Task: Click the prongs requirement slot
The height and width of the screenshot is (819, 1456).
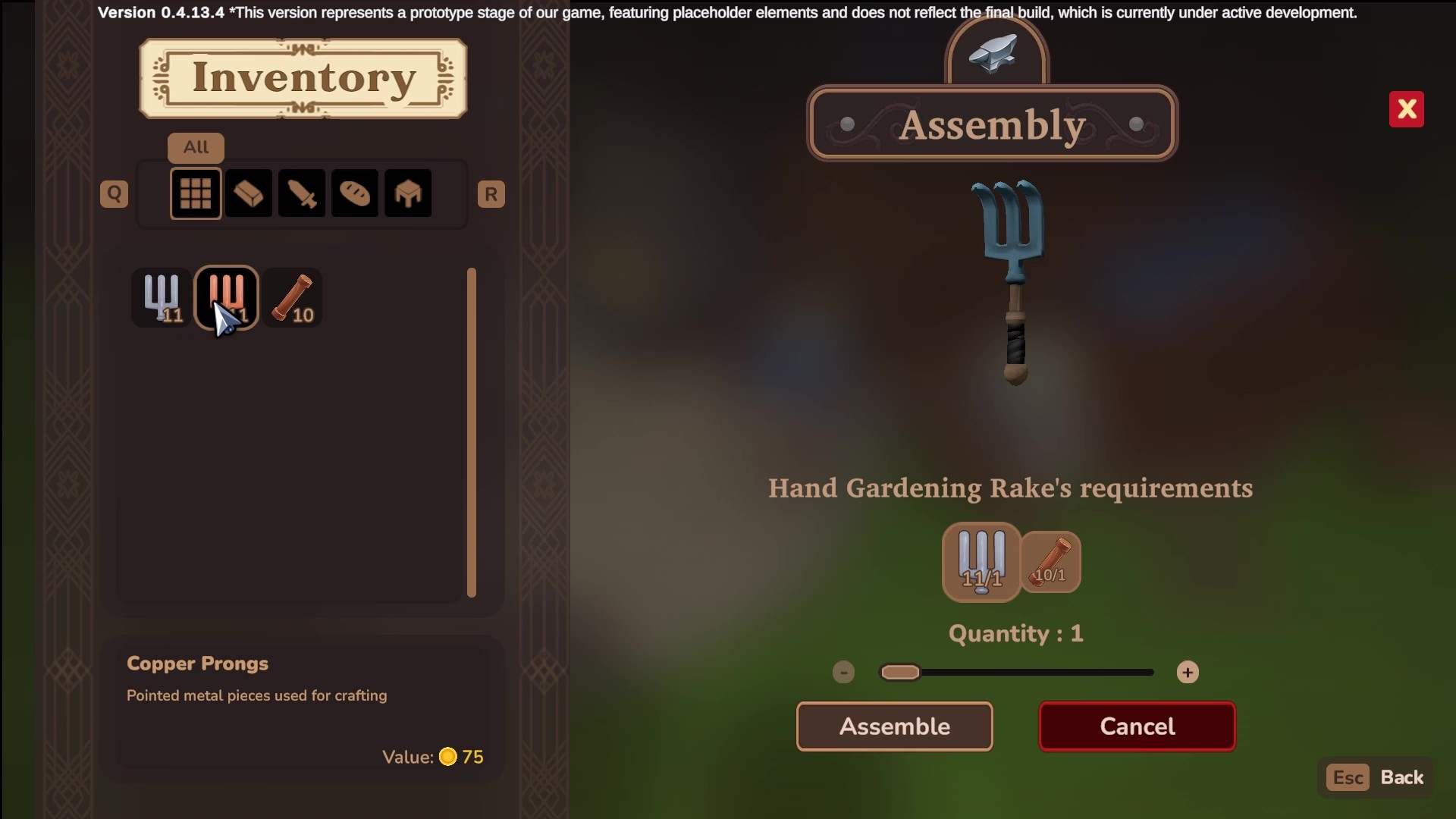Action: [x=981, y=562]
